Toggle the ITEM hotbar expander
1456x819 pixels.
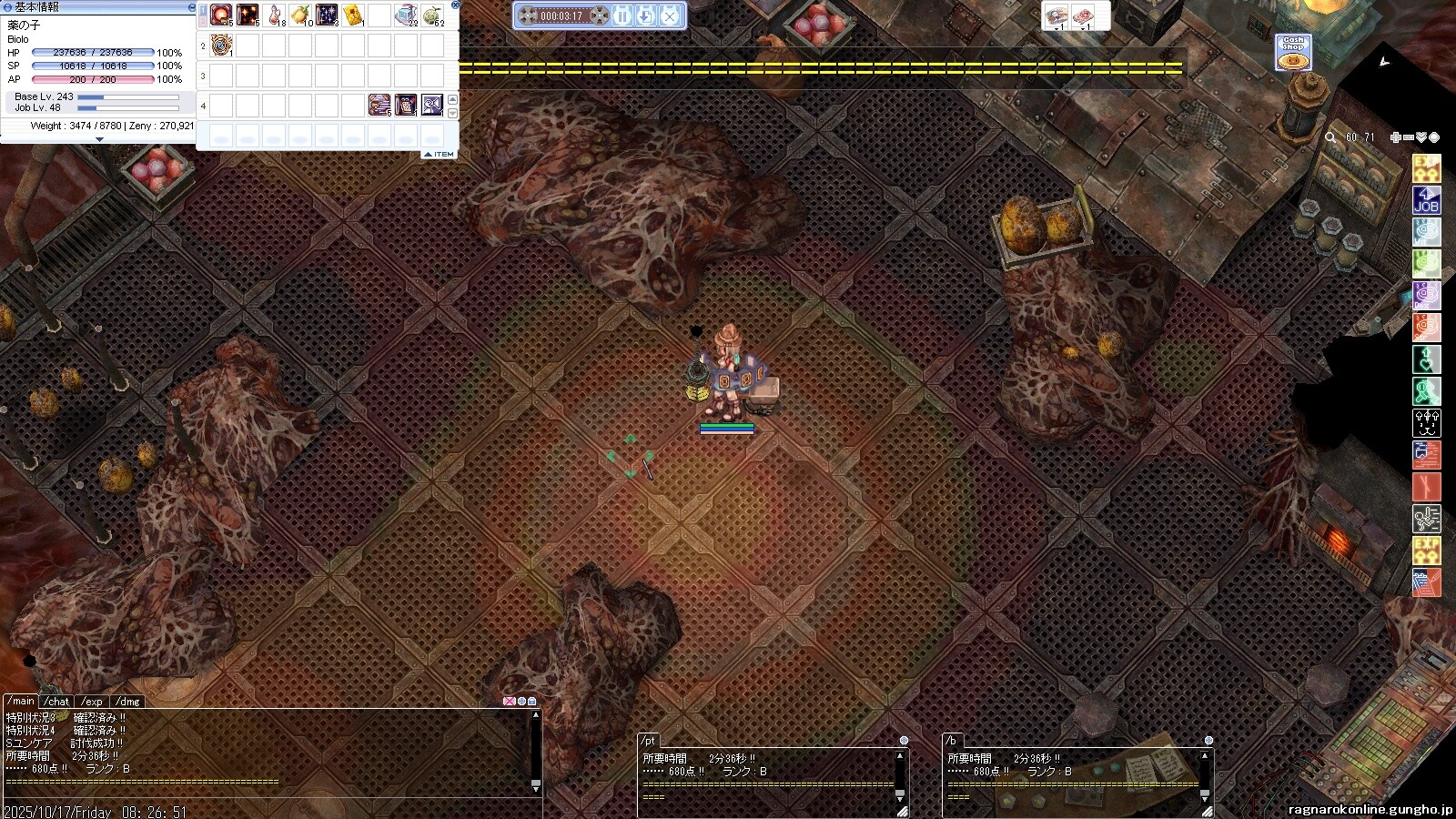[x=440, y=155]
